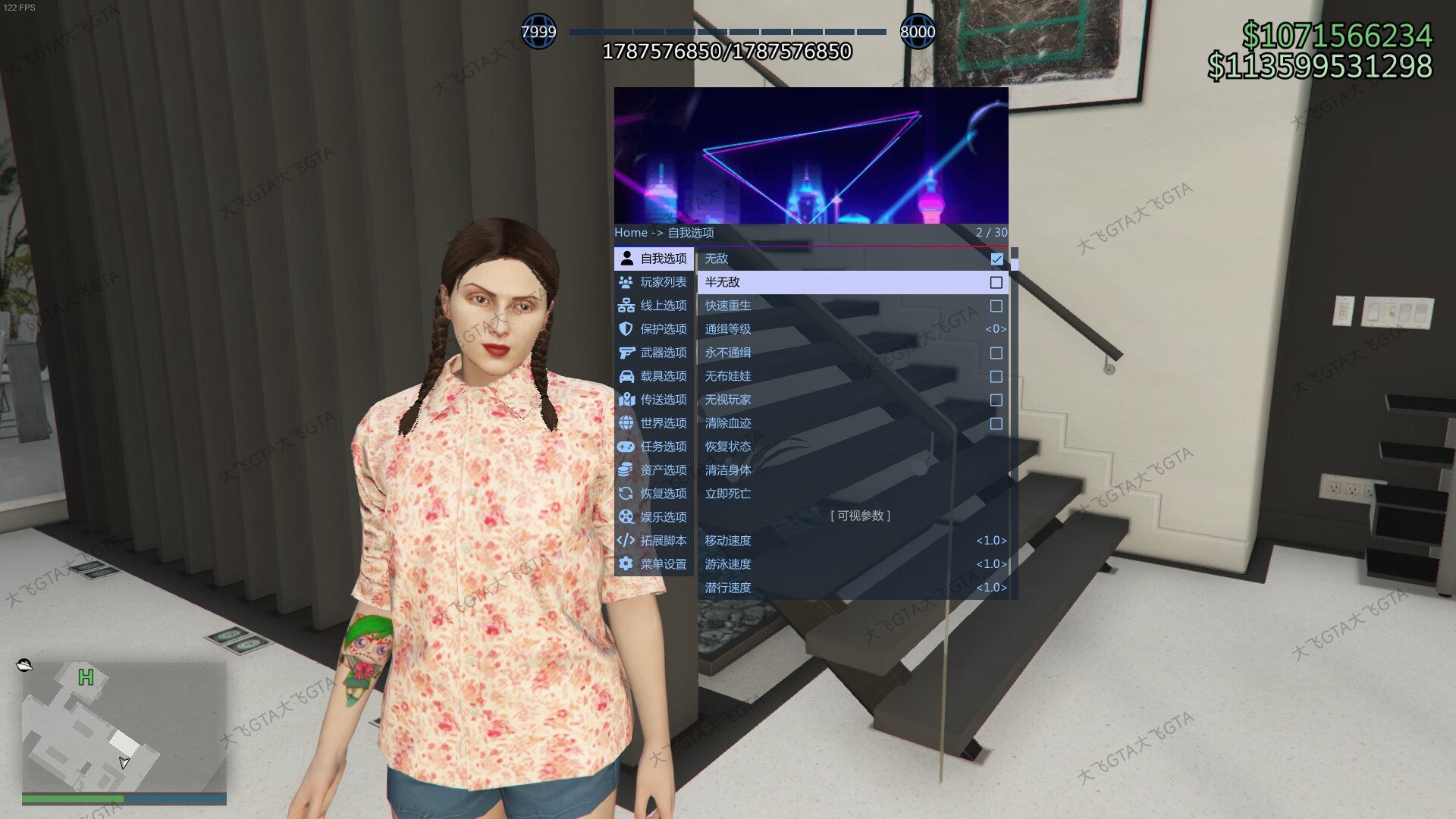Viewport: 1456px width, 819px height.
Task: Switch to 世界选项 world options
Action: 654,423
